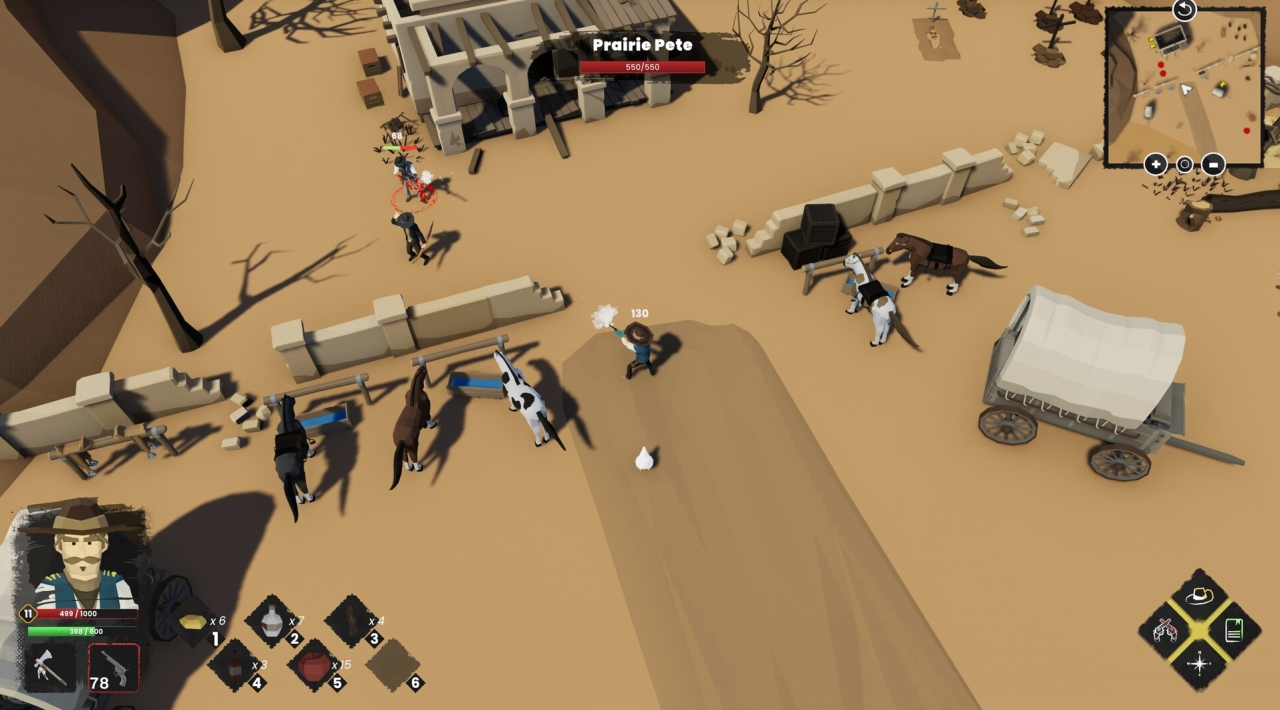
Task: Use the white bottle in slot 2
Action: tap(271, 622)
